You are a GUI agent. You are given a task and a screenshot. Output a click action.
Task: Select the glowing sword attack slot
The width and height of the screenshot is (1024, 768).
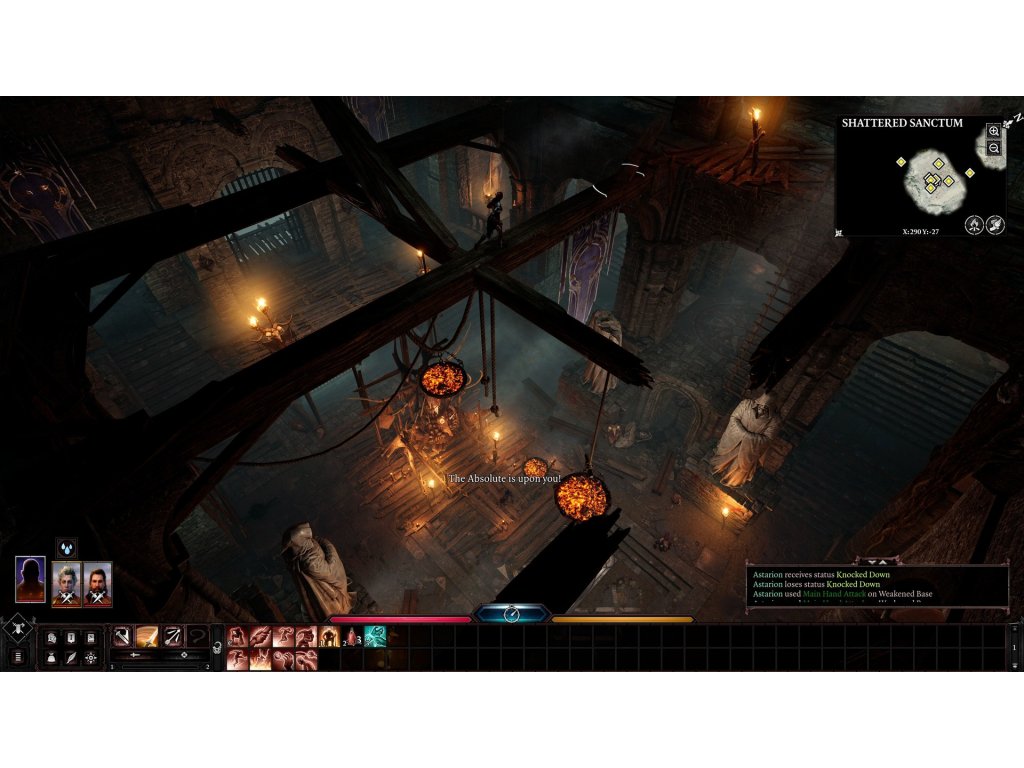pyautogui.click(x=147, y=636)
